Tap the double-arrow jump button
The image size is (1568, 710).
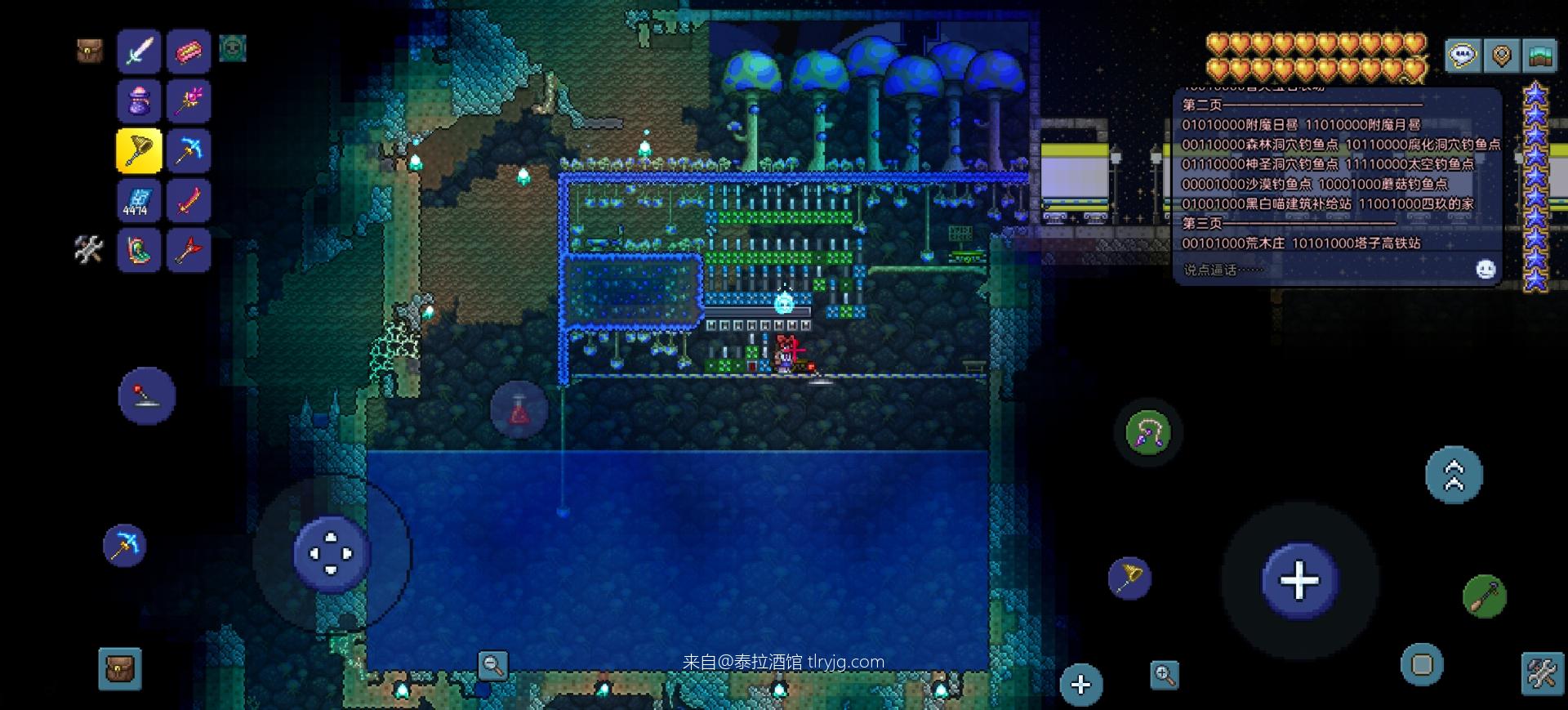coord(1454,475)
